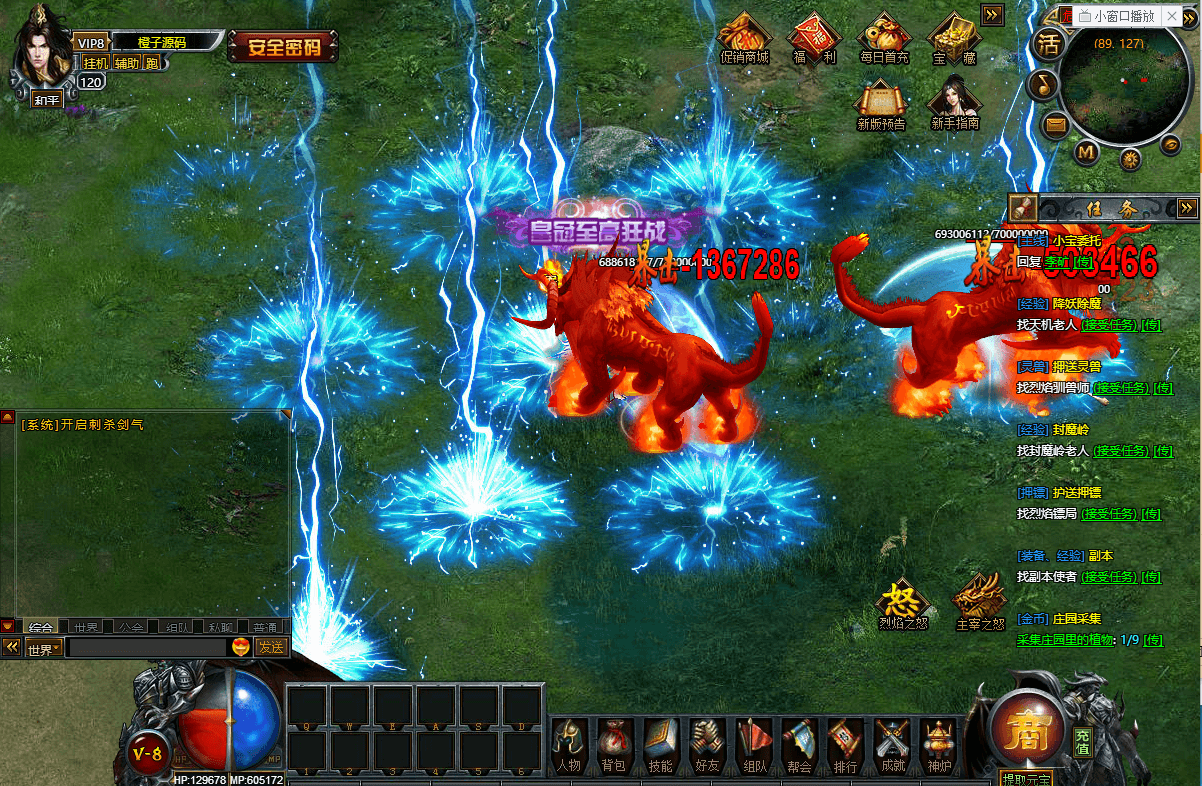
Task: Open the 人物 character panel
Action: click(568, 745)
